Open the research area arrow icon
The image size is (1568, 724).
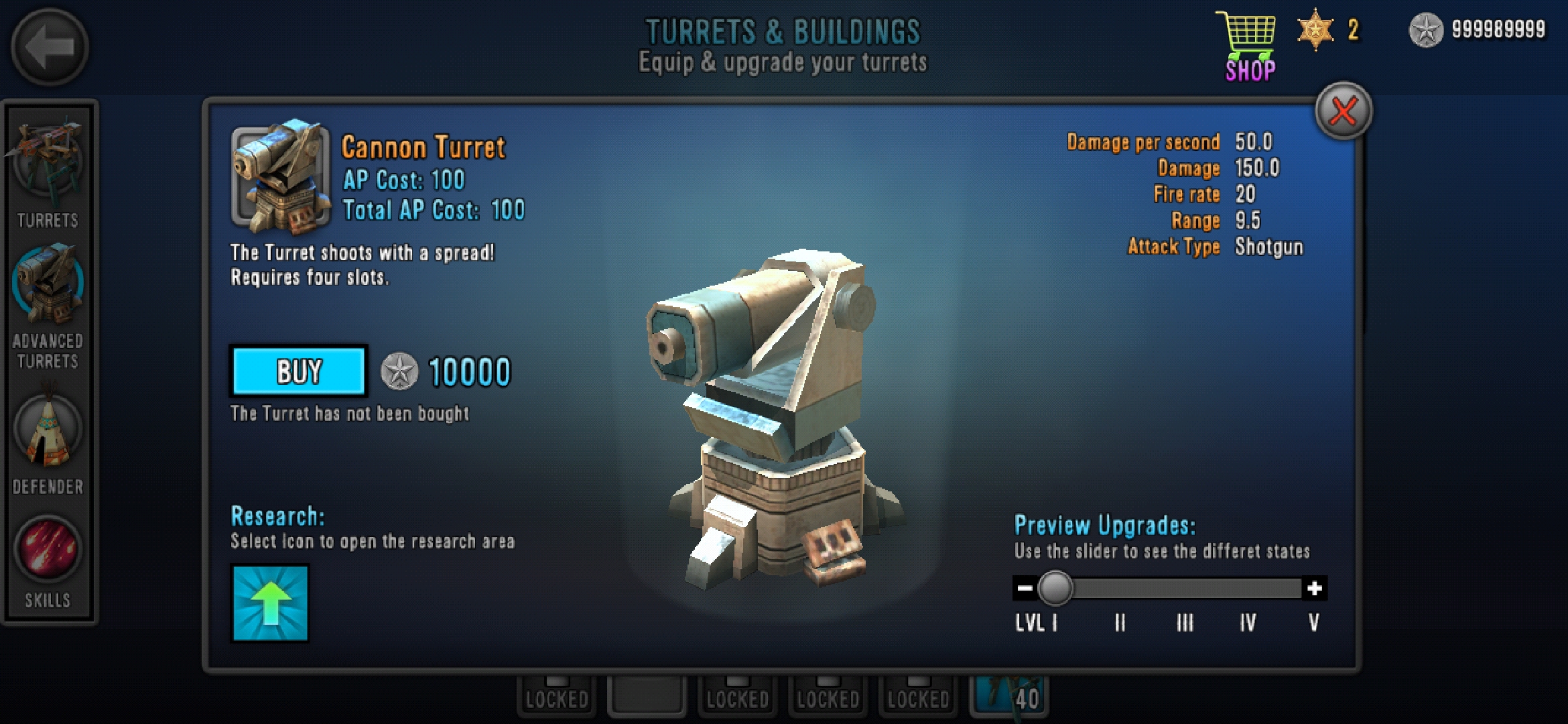pyautogui.click(x=270, y=603)
